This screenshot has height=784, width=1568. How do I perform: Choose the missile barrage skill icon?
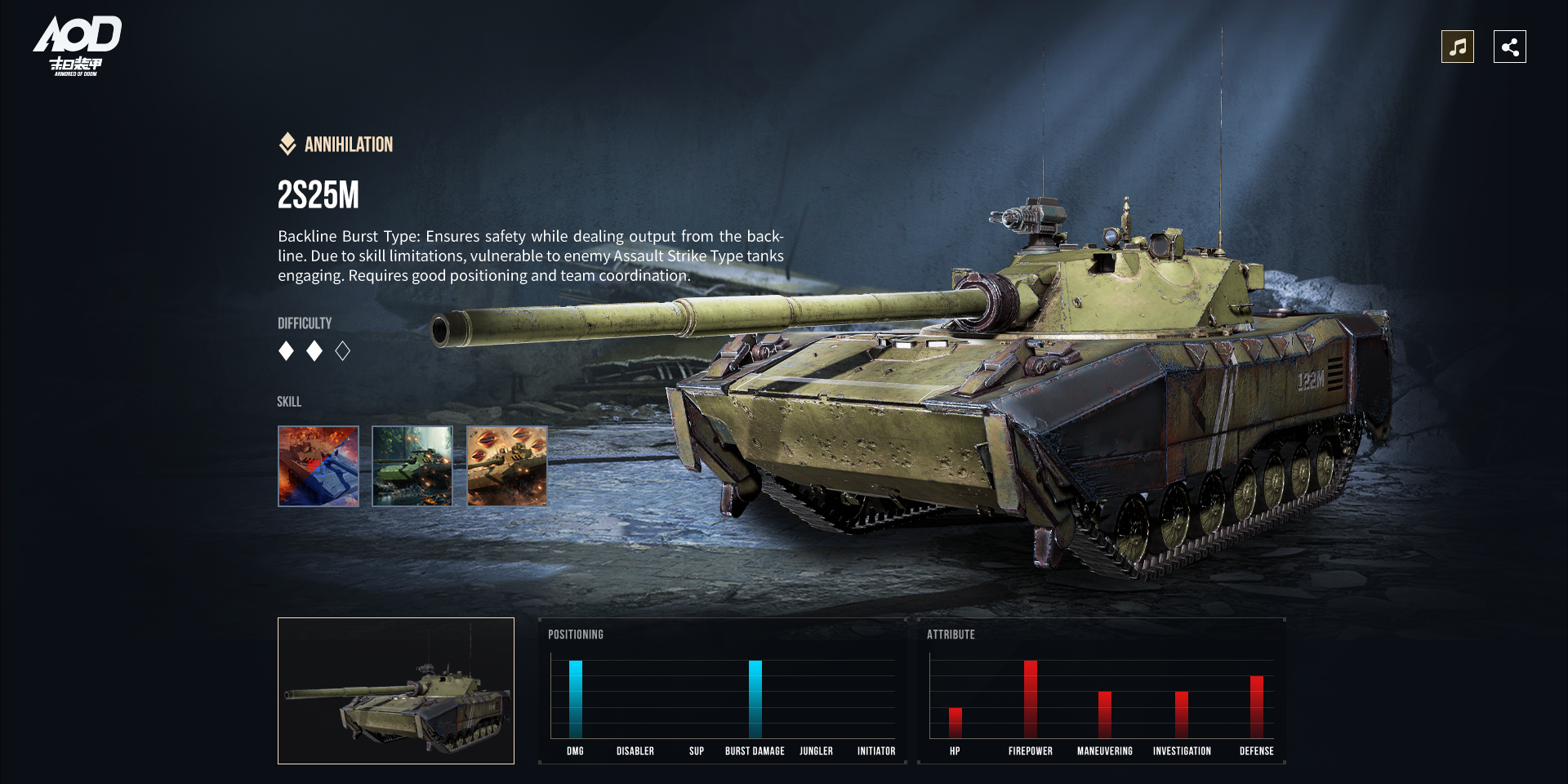click(507, 466)
